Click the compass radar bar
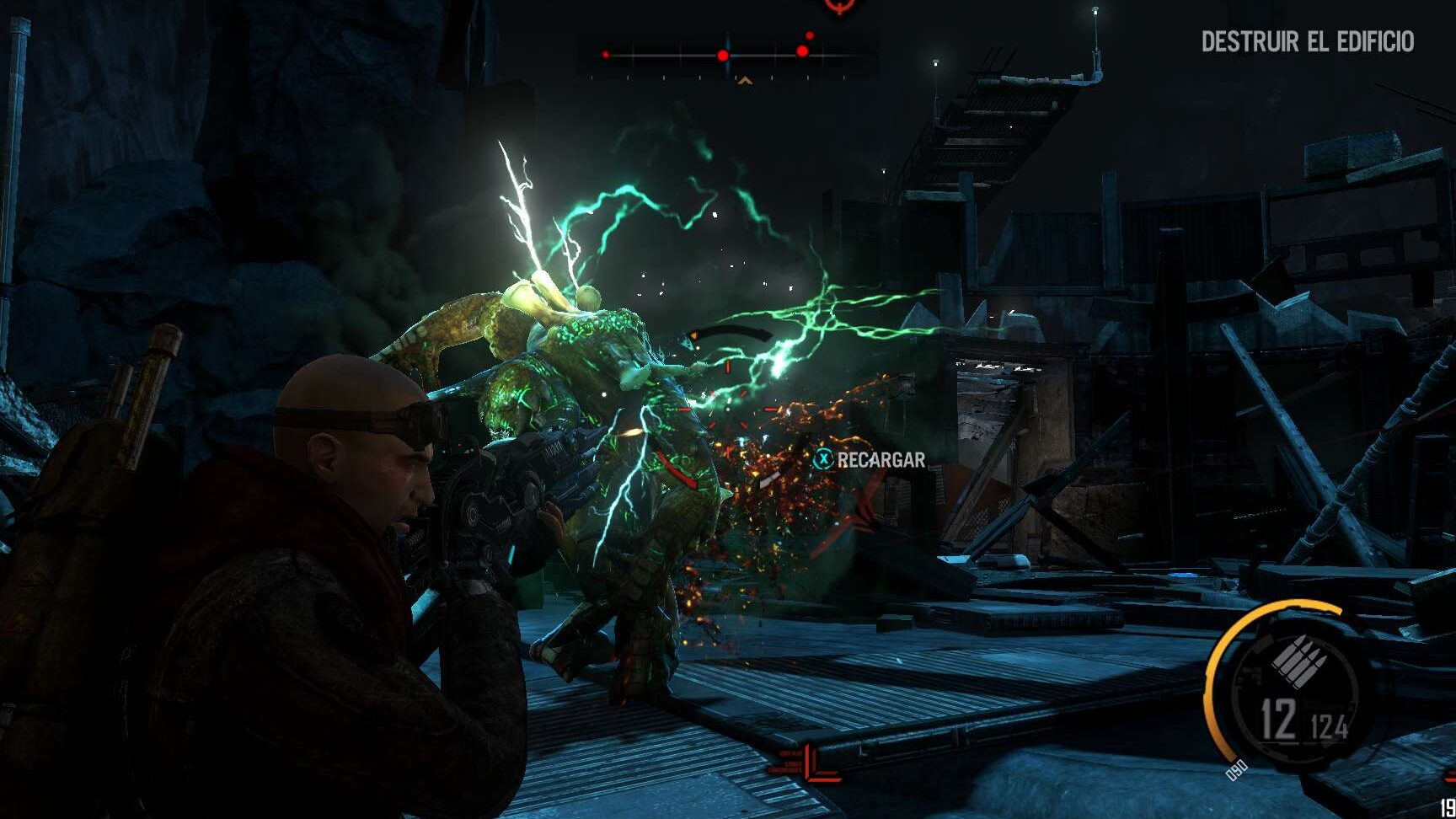Screen dimensions: 1456x819 tap(727, 56)
